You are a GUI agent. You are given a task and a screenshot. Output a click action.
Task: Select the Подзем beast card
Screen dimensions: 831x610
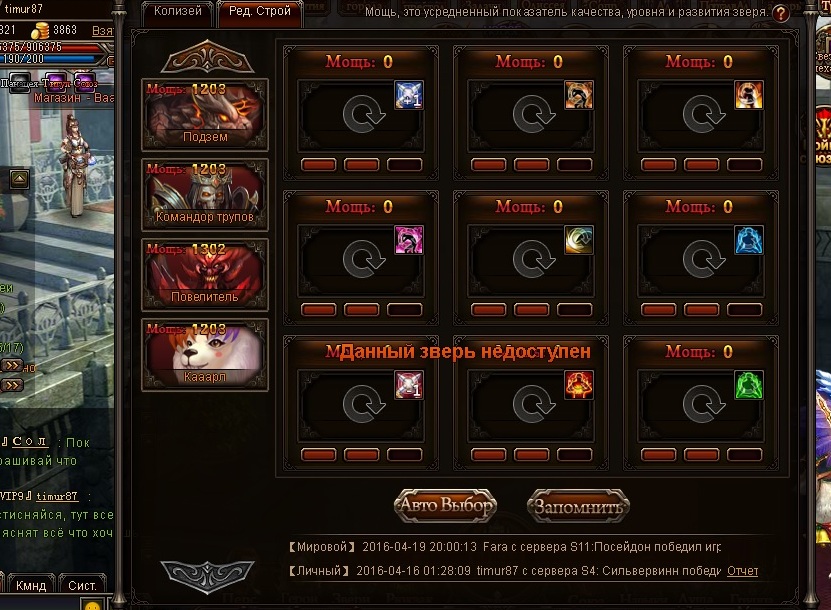[x=205, y=114]
